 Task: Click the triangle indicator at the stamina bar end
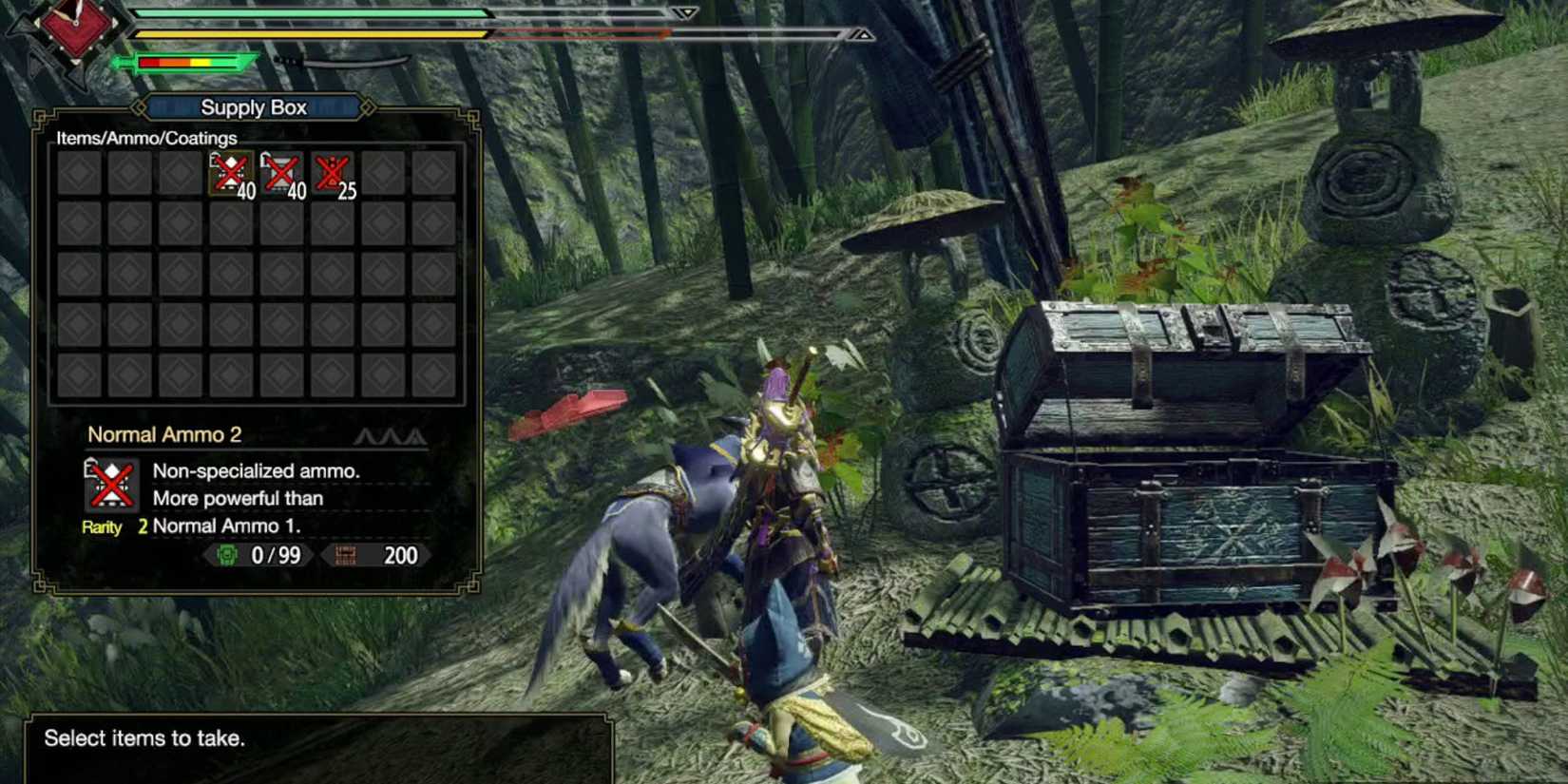click(x=863, y=36)
